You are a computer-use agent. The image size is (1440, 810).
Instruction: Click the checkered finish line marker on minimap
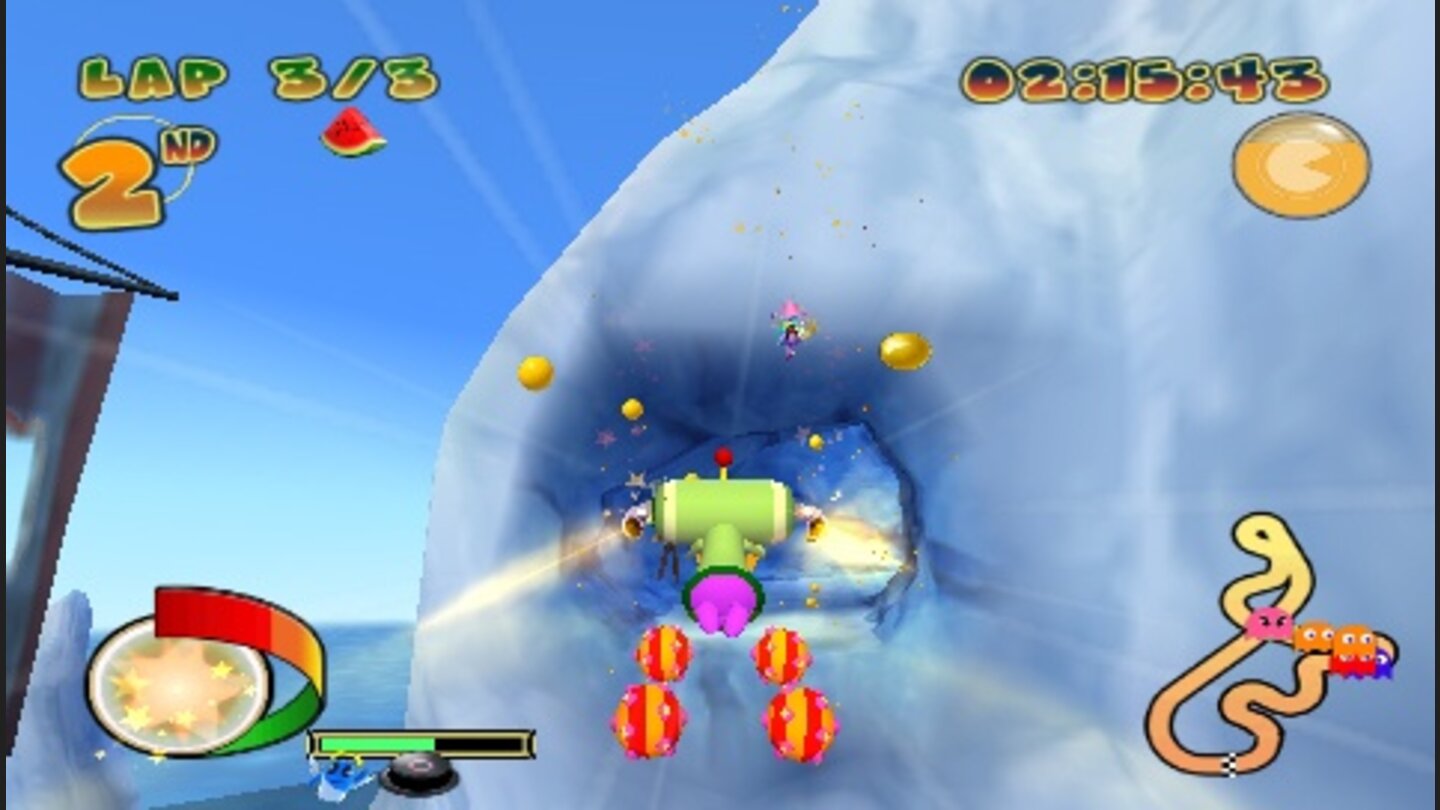pos(1229,765)
